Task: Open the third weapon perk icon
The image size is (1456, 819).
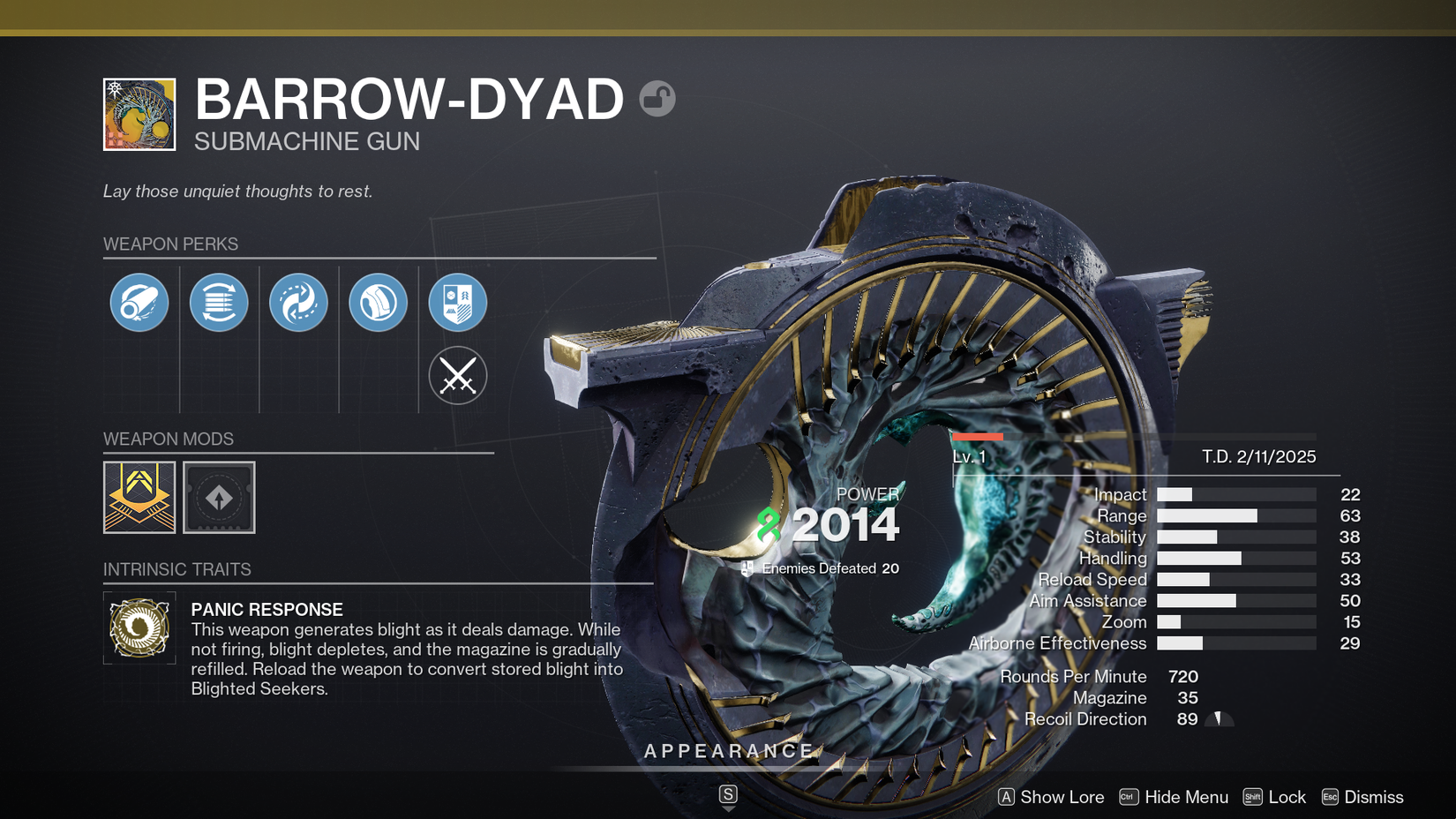Action: click(297, 302)
